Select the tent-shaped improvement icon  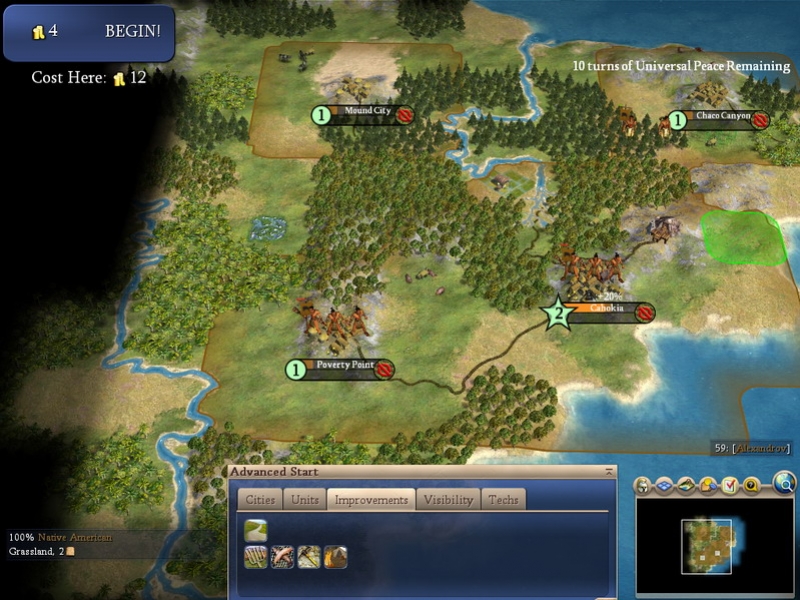point(336,557)
